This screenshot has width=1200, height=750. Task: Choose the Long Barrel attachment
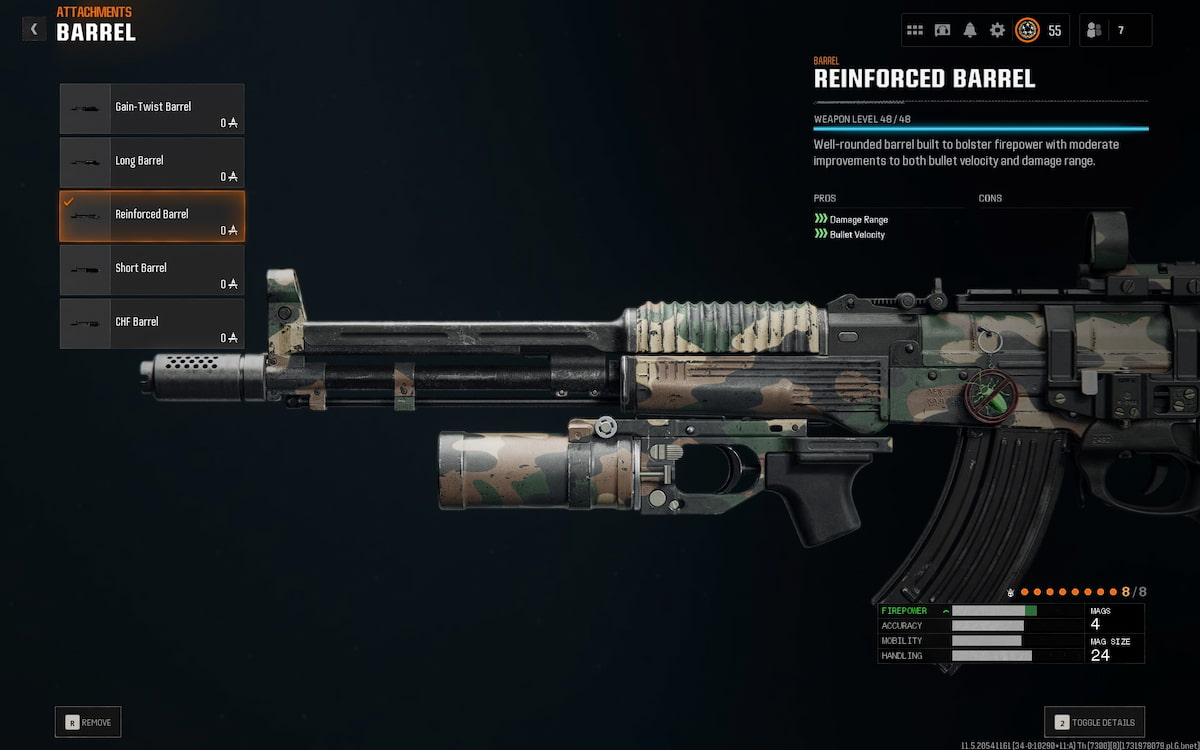tap(152, 162)
